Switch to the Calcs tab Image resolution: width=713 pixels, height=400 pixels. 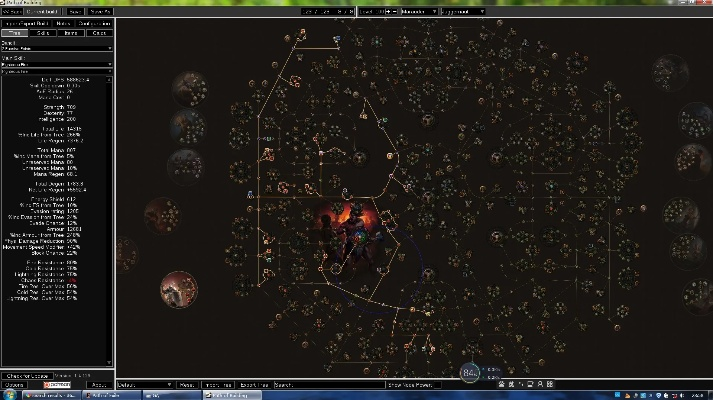[100, 33]
